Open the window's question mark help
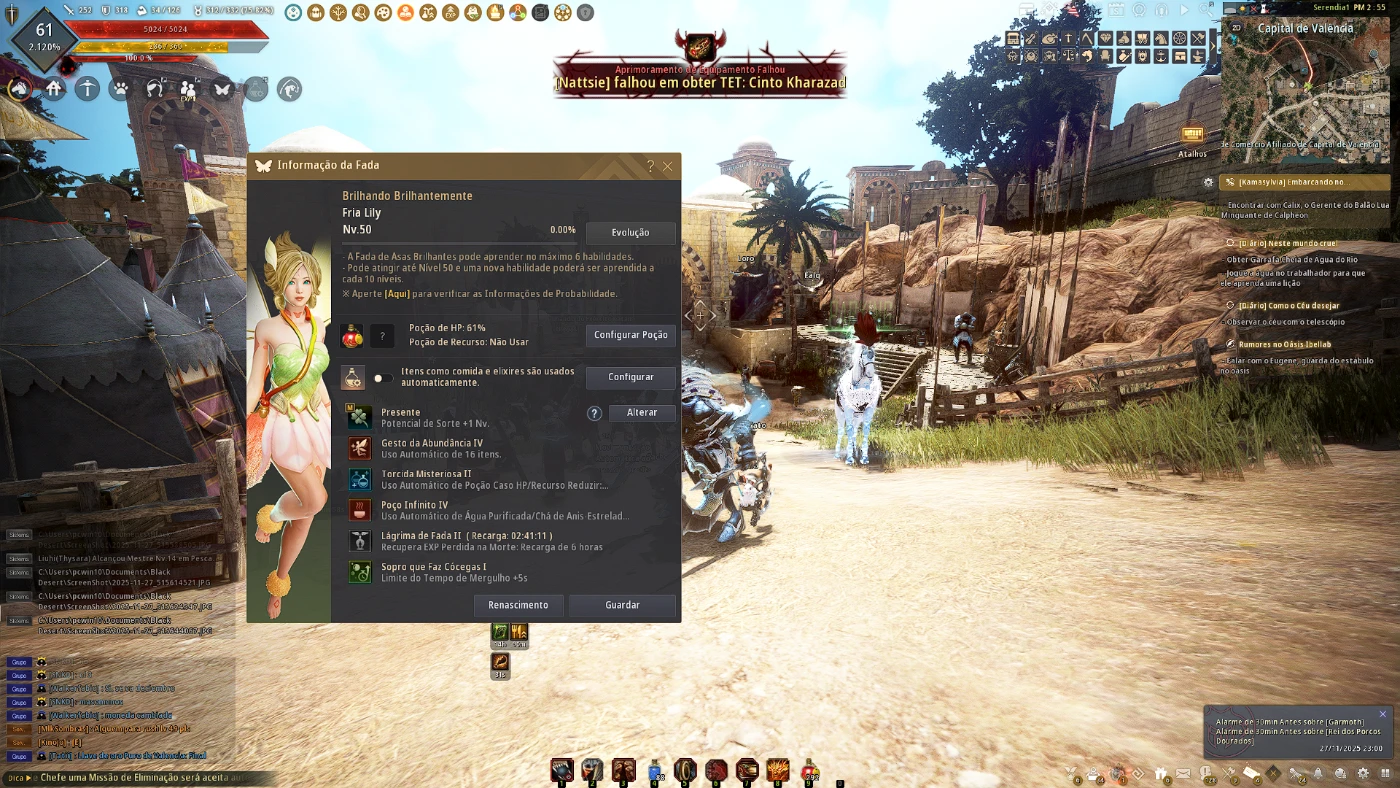Viewport: 1400px width, 788px height. 650,166
